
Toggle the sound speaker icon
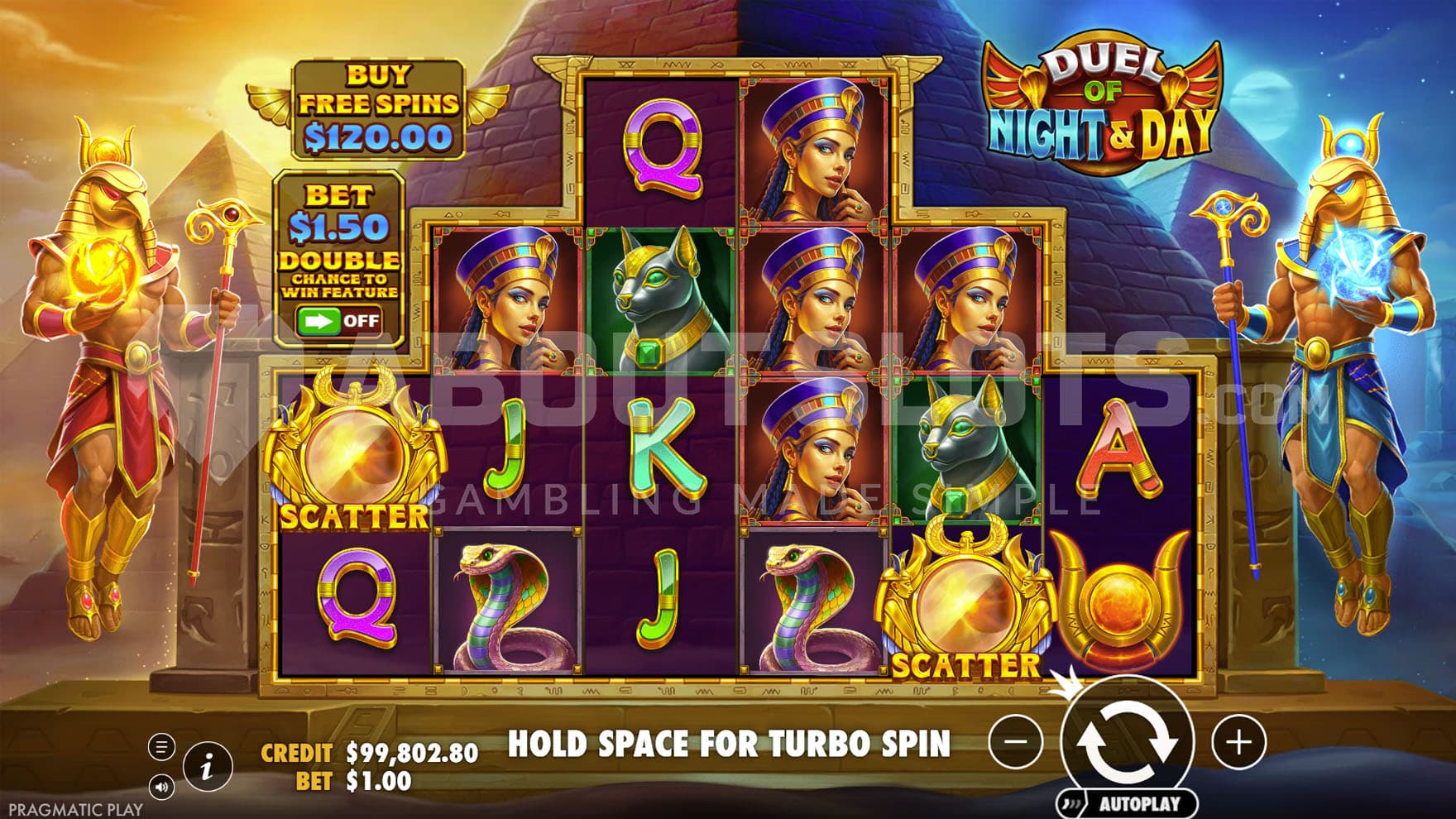coord(161,787)
